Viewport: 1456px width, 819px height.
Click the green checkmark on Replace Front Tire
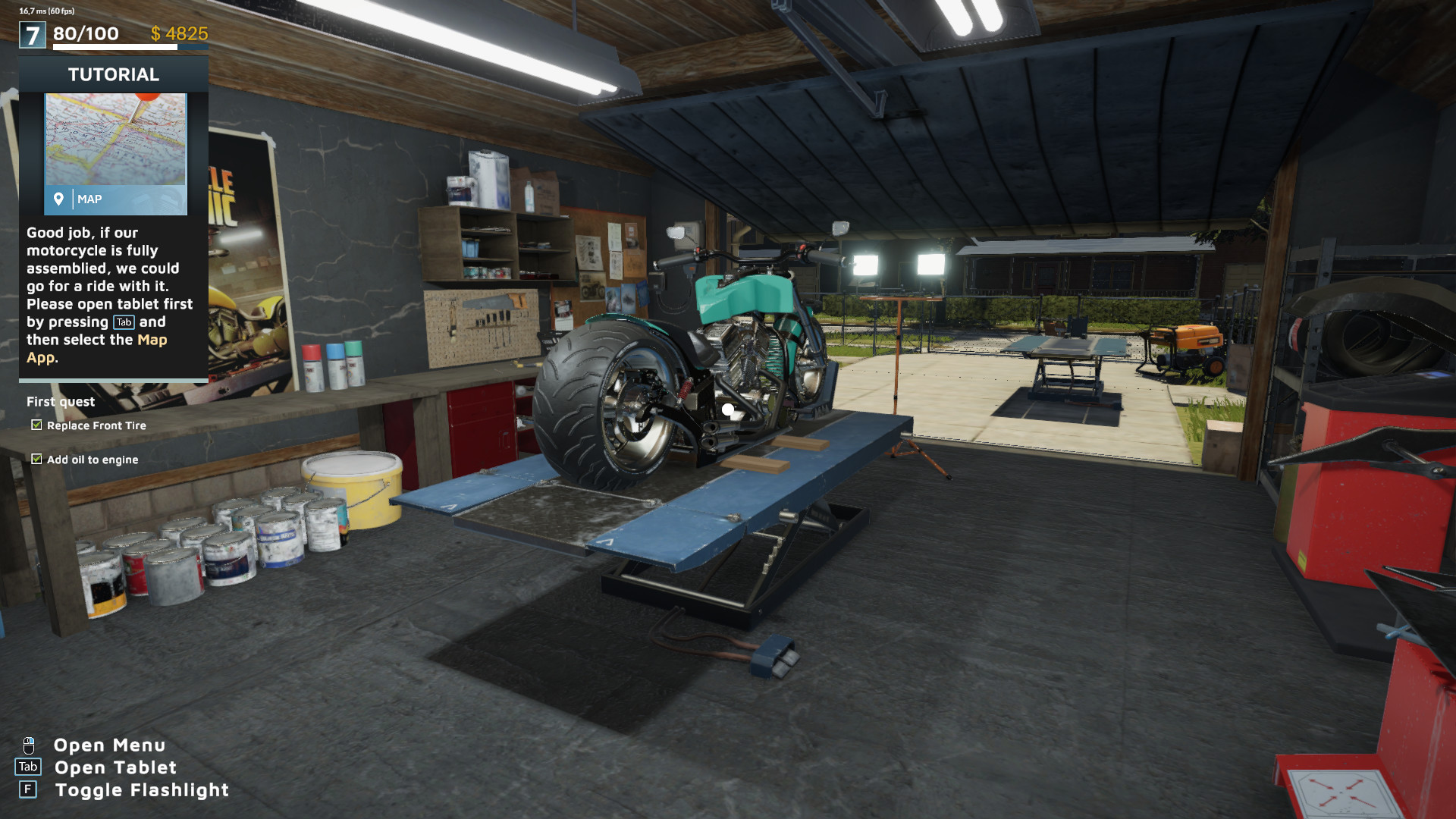[x=36, y=425]
